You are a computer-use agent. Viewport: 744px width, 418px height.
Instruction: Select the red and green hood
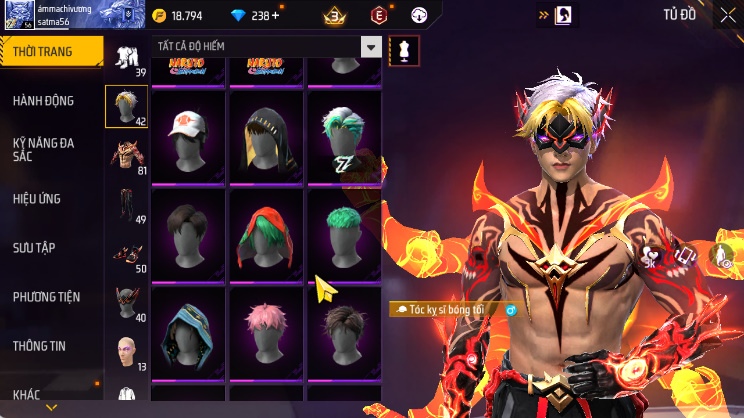pyautogui.click(x=267, y=234)
